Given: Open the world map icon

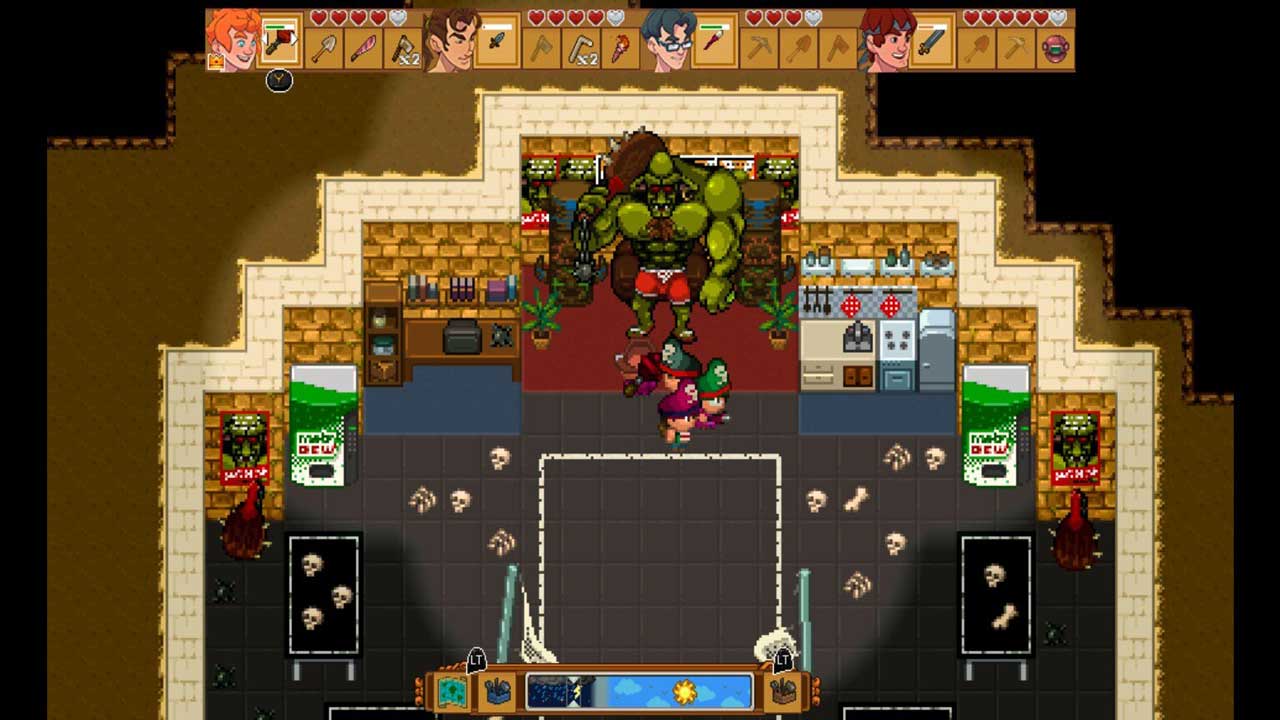Looking at the screenshot, I should tap(453, 692).
